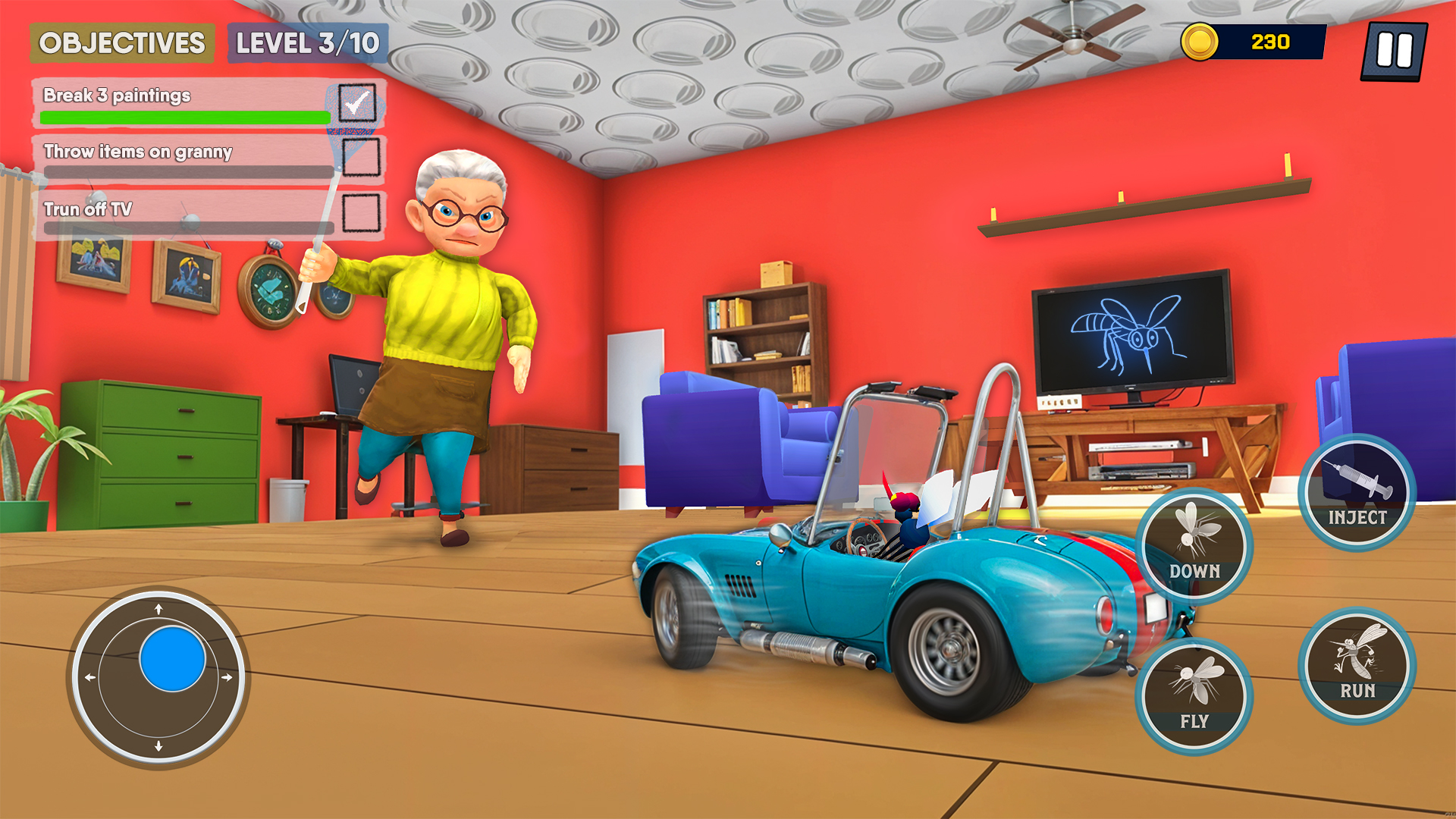Pause the game
Screen dimensions: 1456x819
tap(1394, 51)
